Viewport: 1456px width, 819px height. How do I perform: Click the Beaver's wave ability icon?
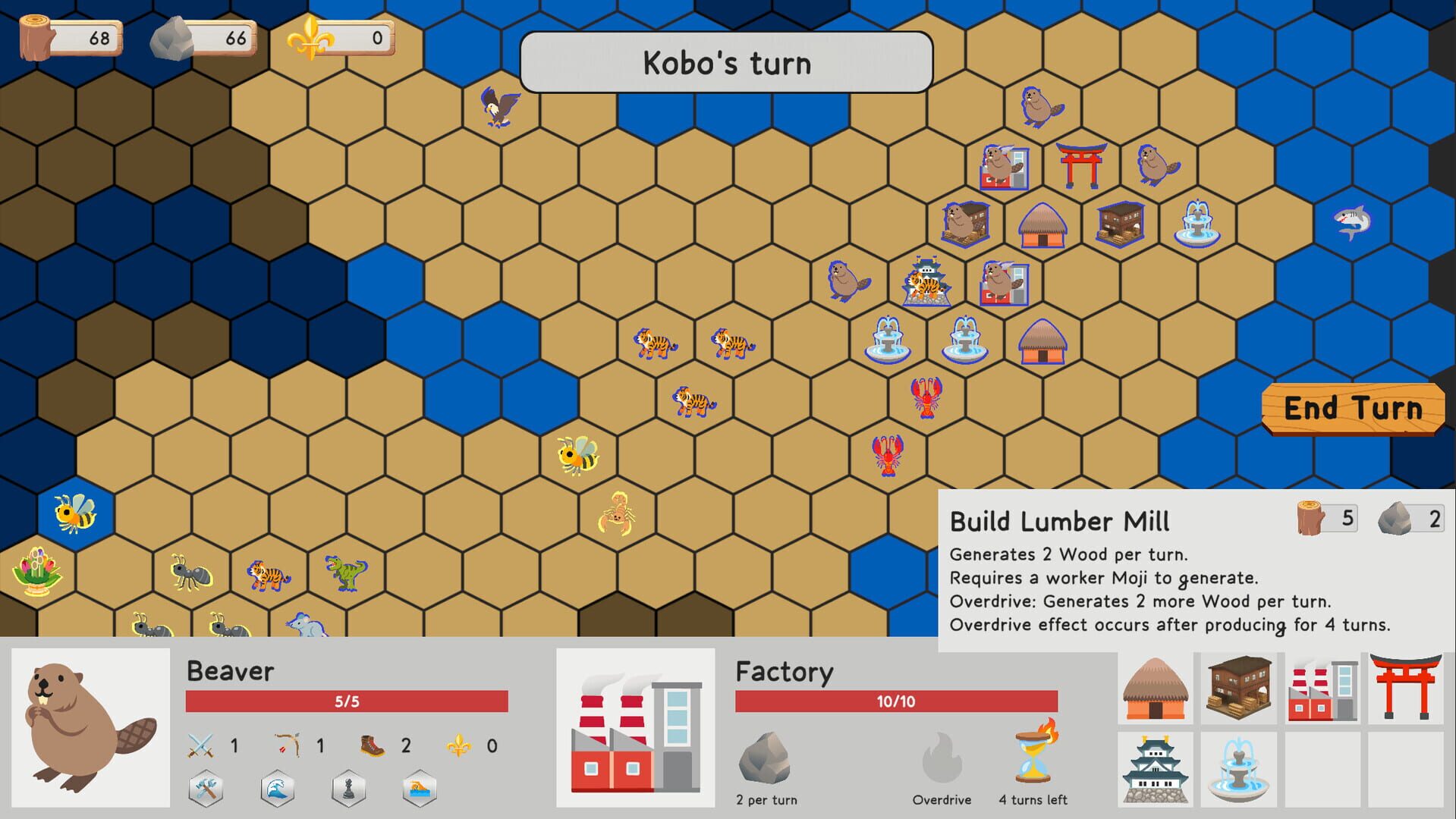[x=278, y=787]
